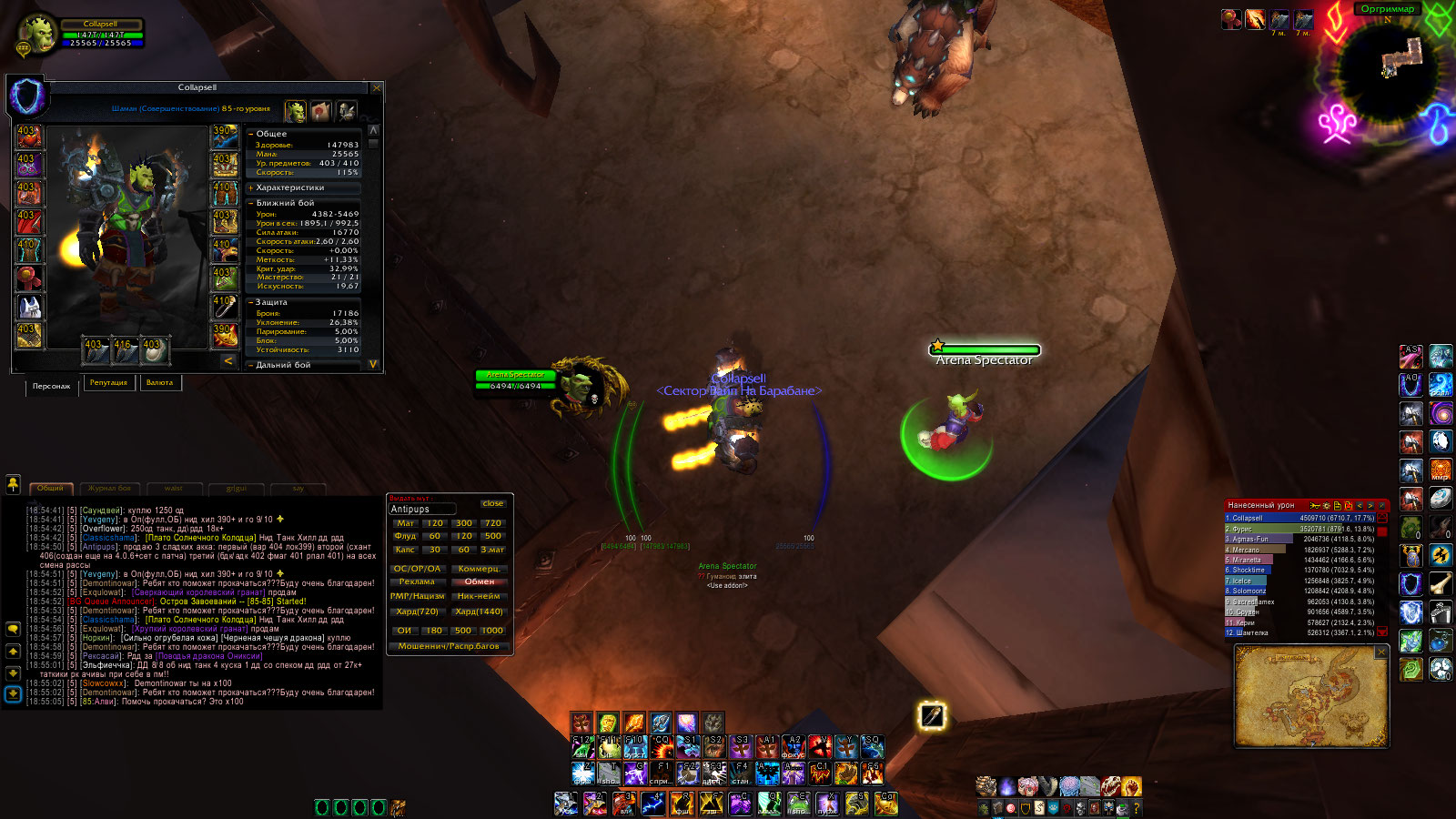The width and height of the screenshot is (1456, 819).
Task: Expand the Характеристики stats section
Action: [251, 187]
